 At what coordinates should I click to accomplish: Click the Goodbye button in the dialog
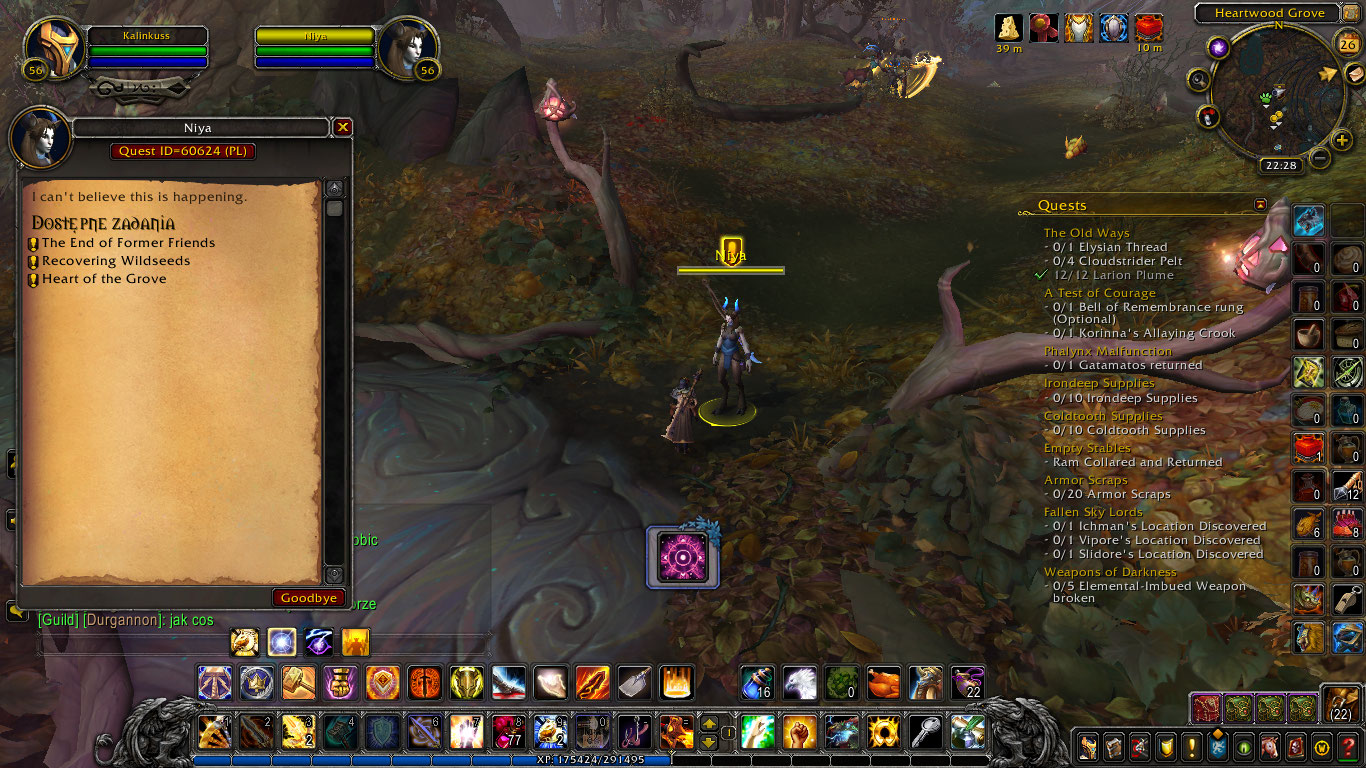(x=308, y=597)
